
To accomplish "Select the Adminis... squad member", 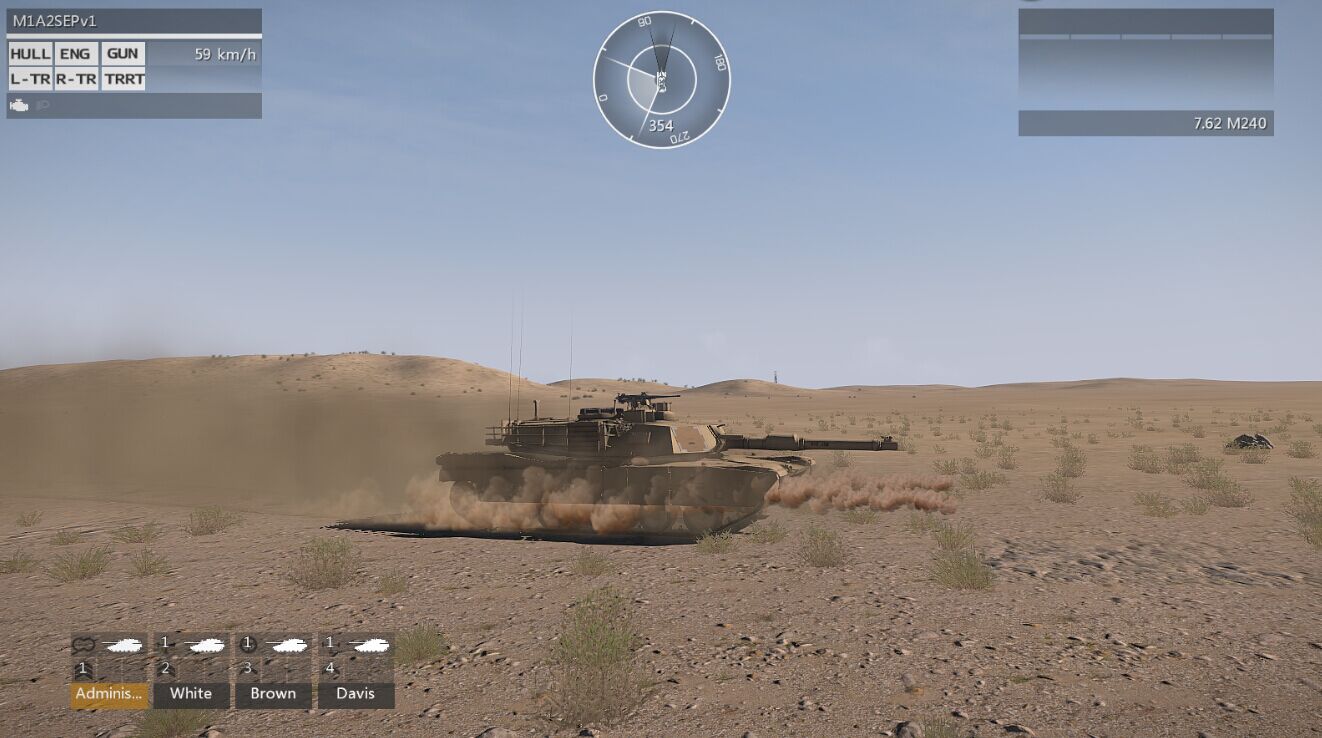I will [109, 694].
